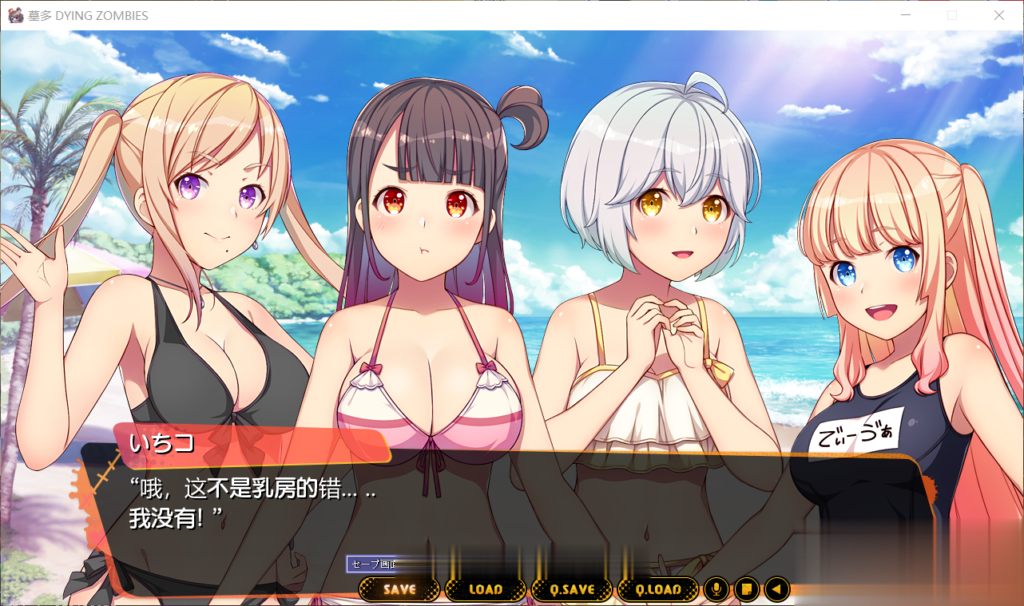This screenshot has height=606, width=1024.
Task: Minimize the game window
Action: [906, 15]
